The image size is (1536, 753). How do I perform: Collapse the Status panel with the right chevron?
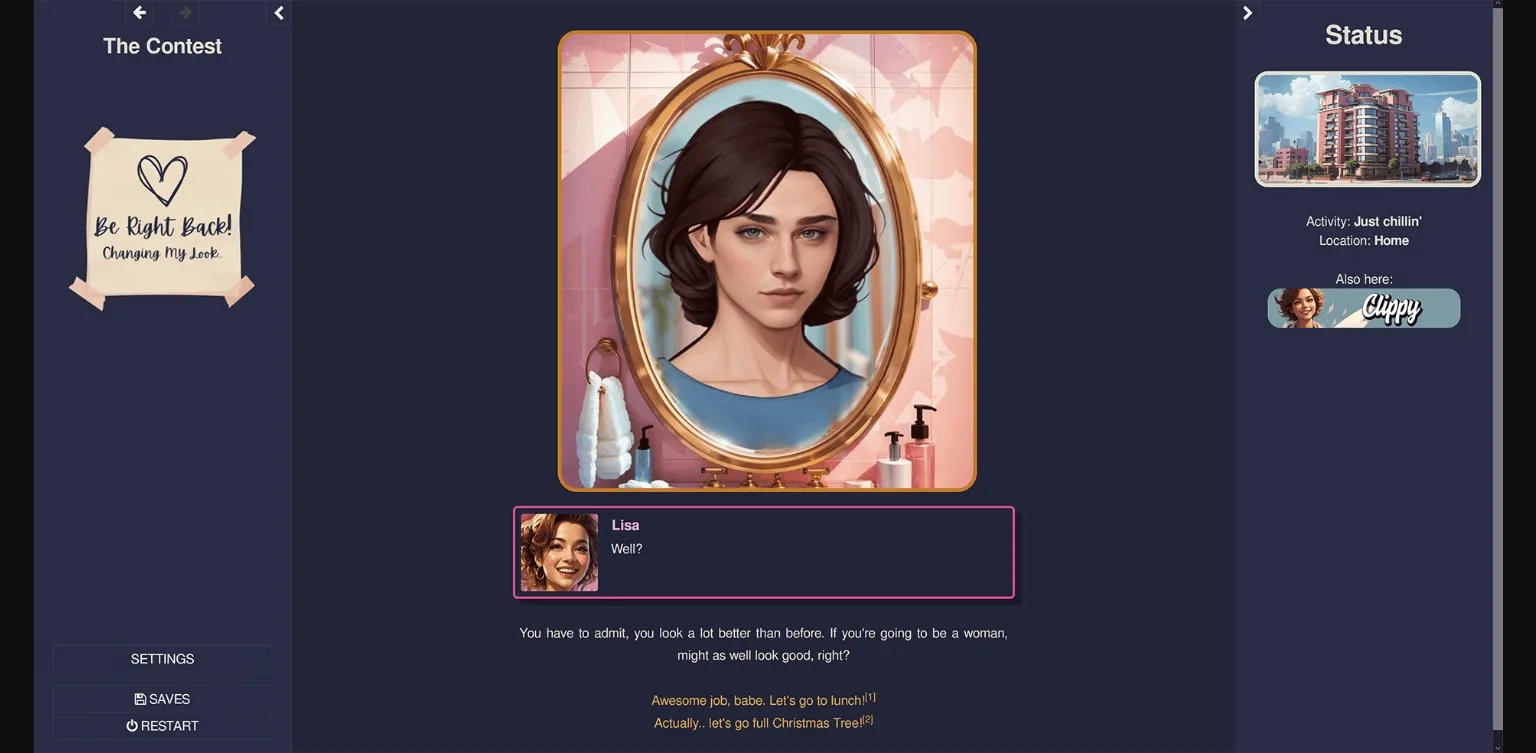(1247, 13)
